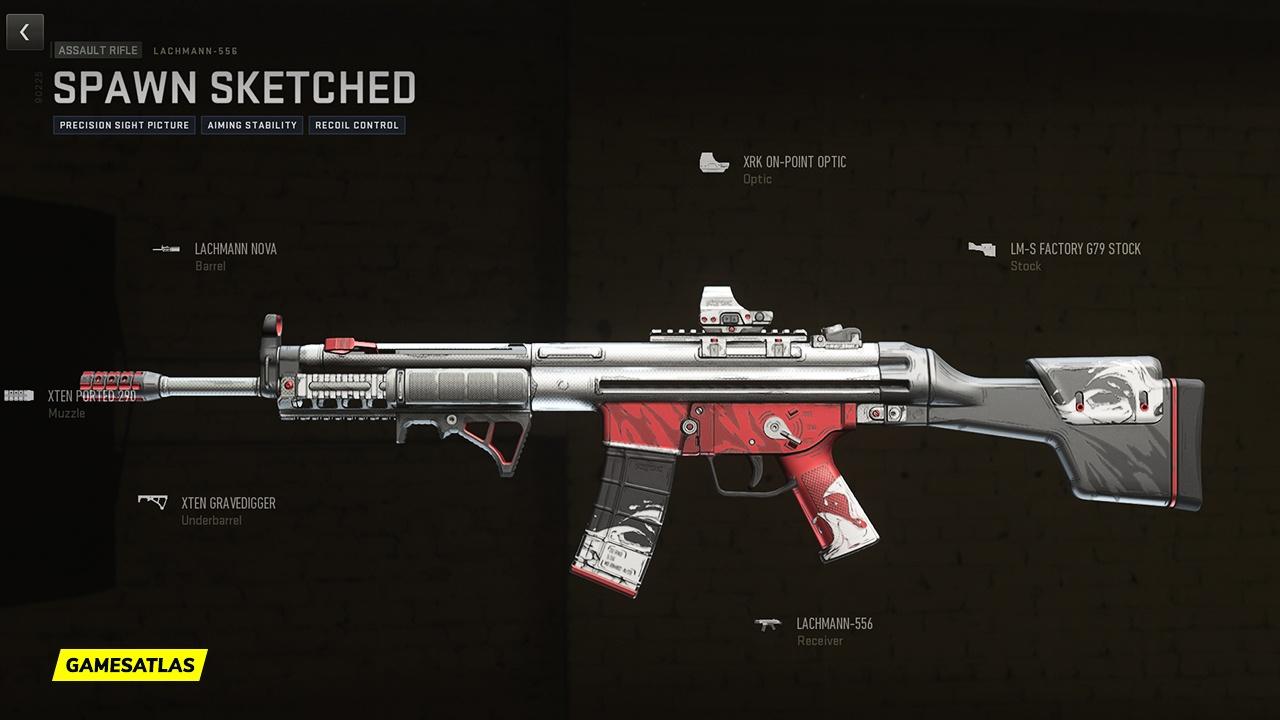
Task: Select the XTEN Ported 290 muzzle
Action: pos(90,395)
